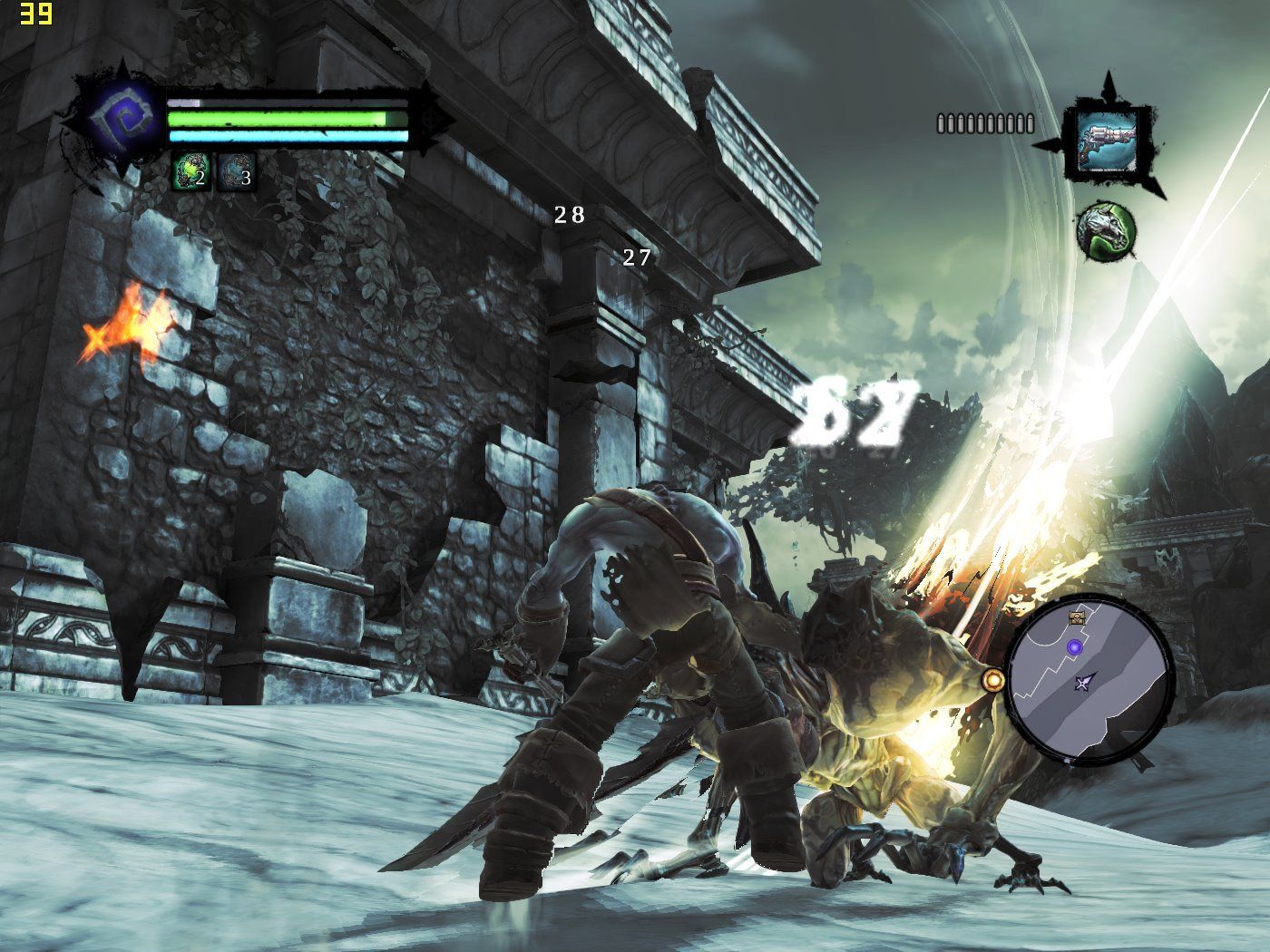This screenshot has height=952, width=1270.
Task: Click the treasure chest marker on the minimap
Action: (1077, 618)
